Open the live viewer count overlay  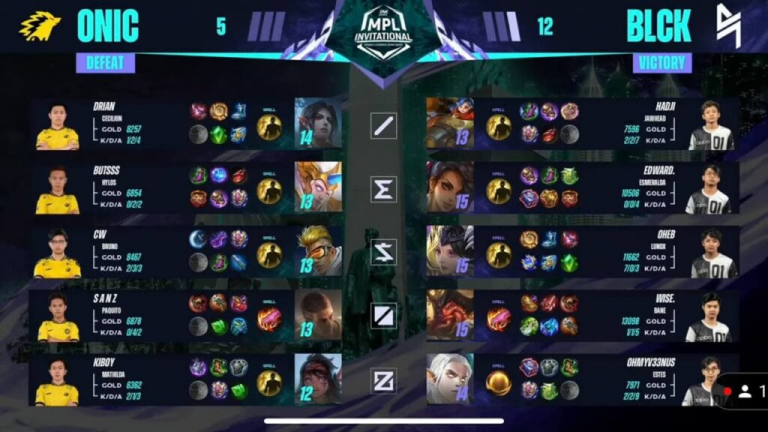coord(746,391)
